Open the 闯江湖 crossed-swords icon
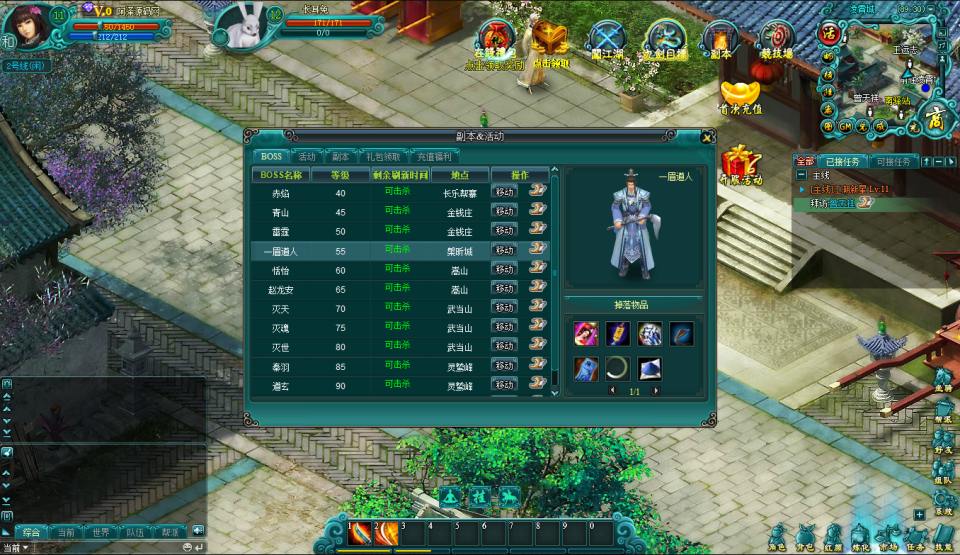 point(607,38)
